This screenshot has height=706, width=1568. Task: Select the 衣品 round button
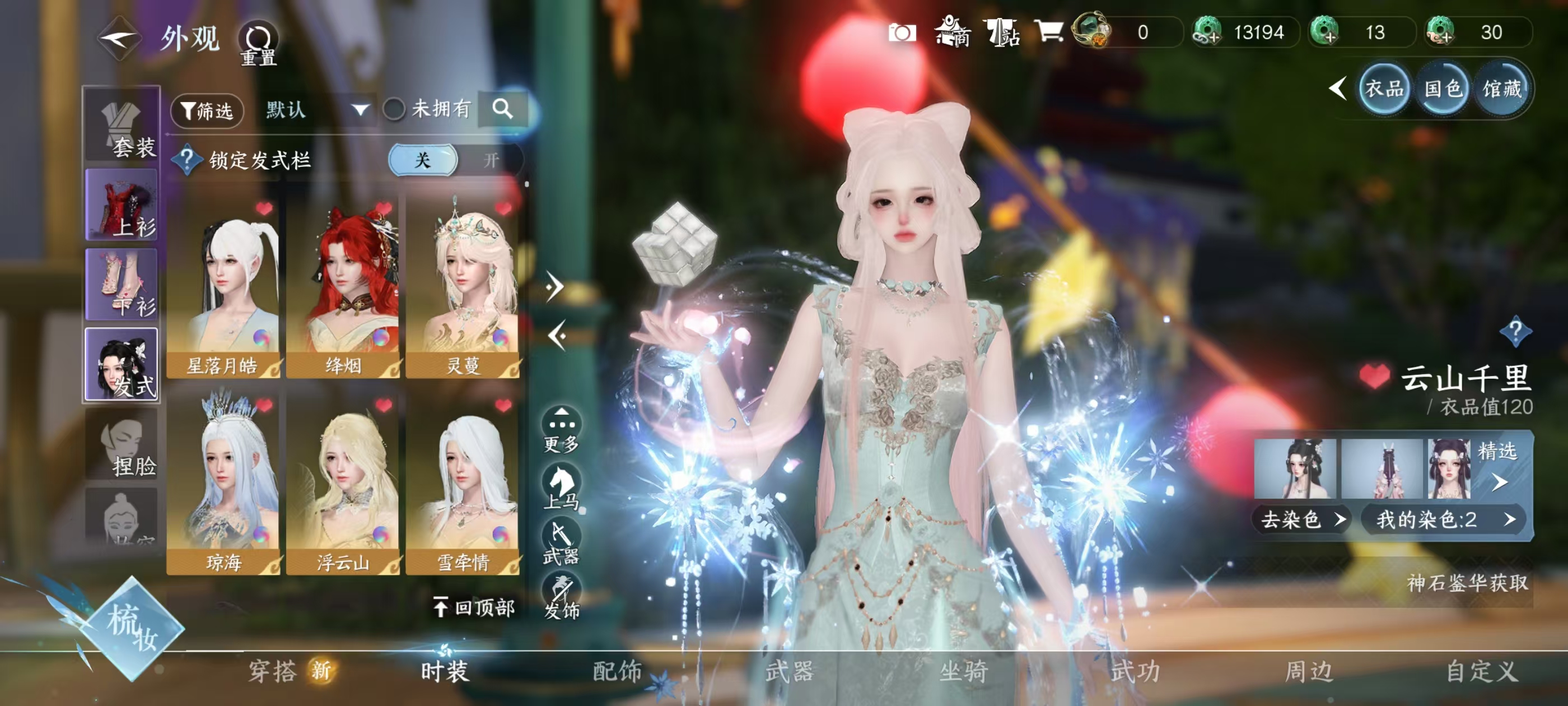coord(1384,89)
